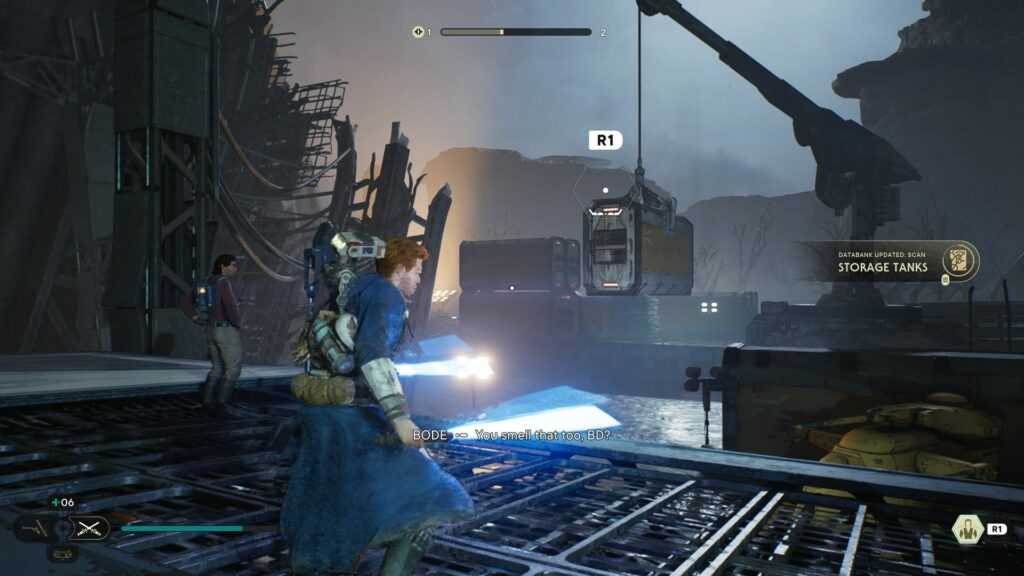This screenshot has width=1024, height=576.
Task: Select the BD-1 slot below the stances
Action: (x=62, y=553)
